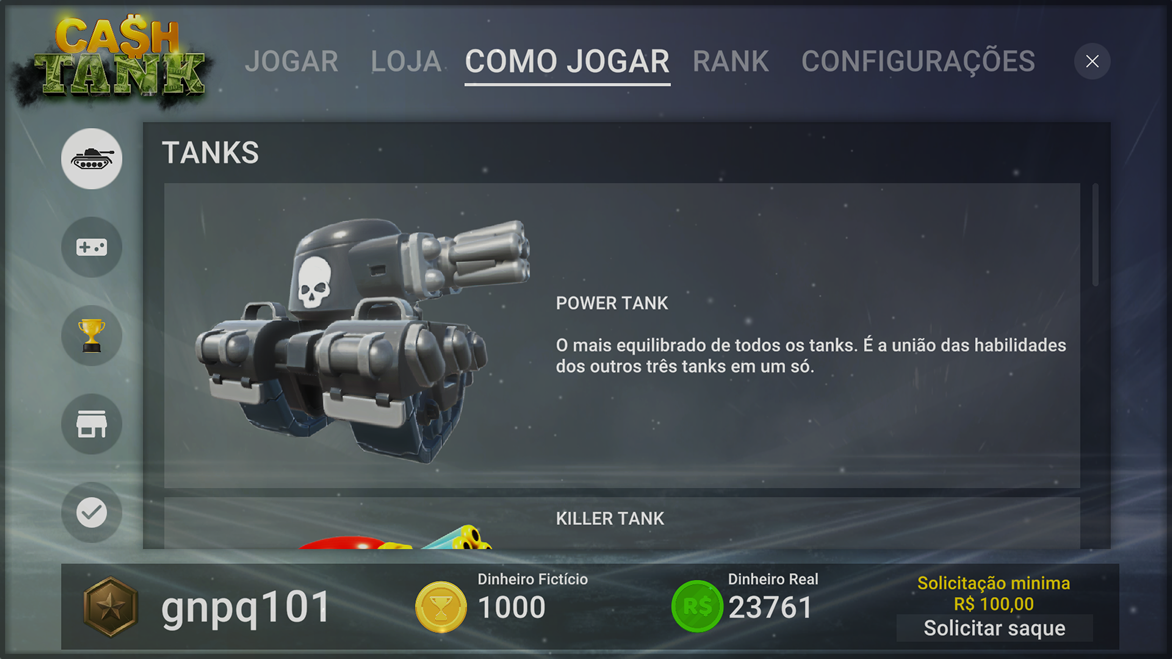Show the RANK tab

tap(731, 62)
